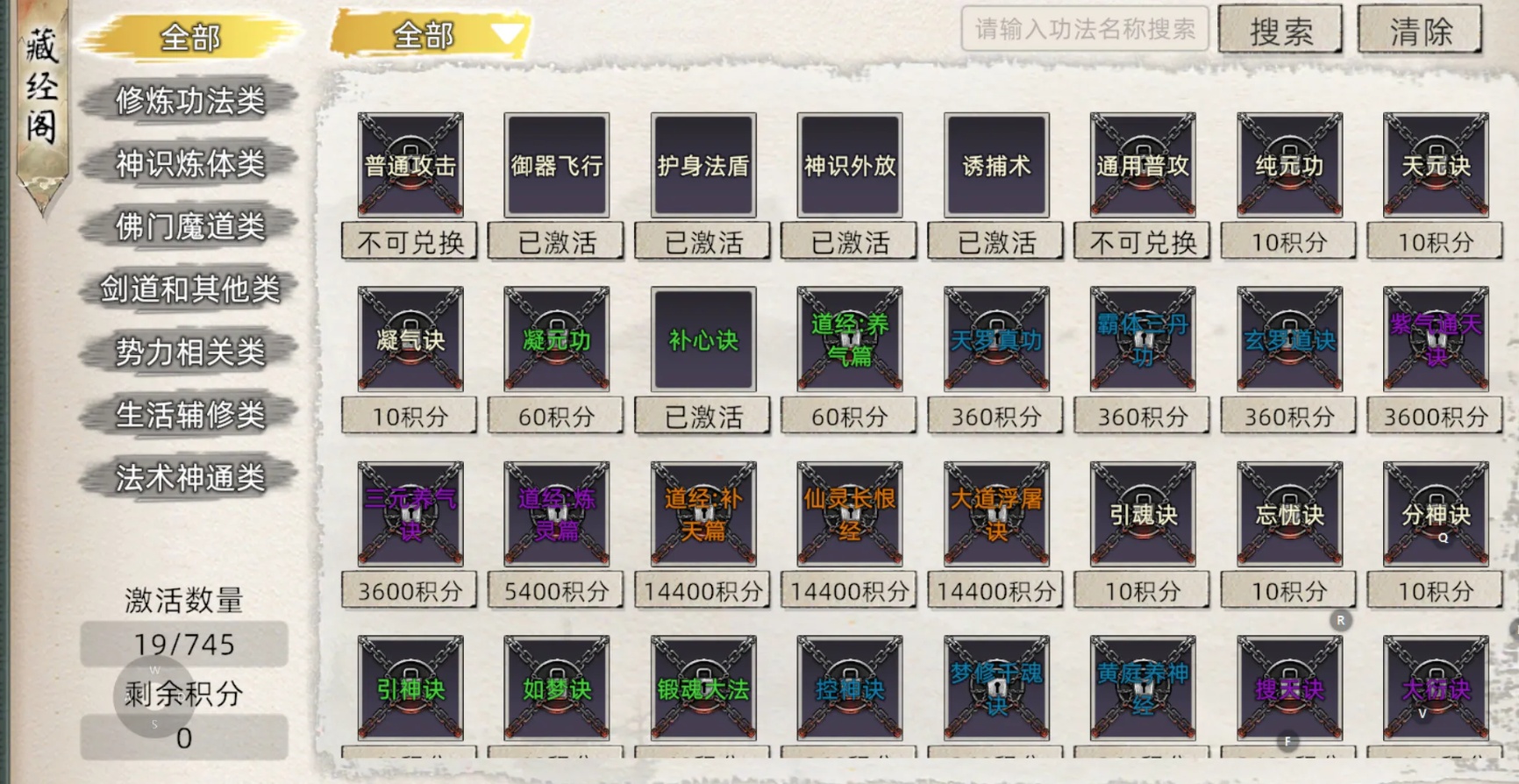Select the 诱捕术 skill icon
The height and width of the screenshot is (784, 1519).
[x=995, y=165]
